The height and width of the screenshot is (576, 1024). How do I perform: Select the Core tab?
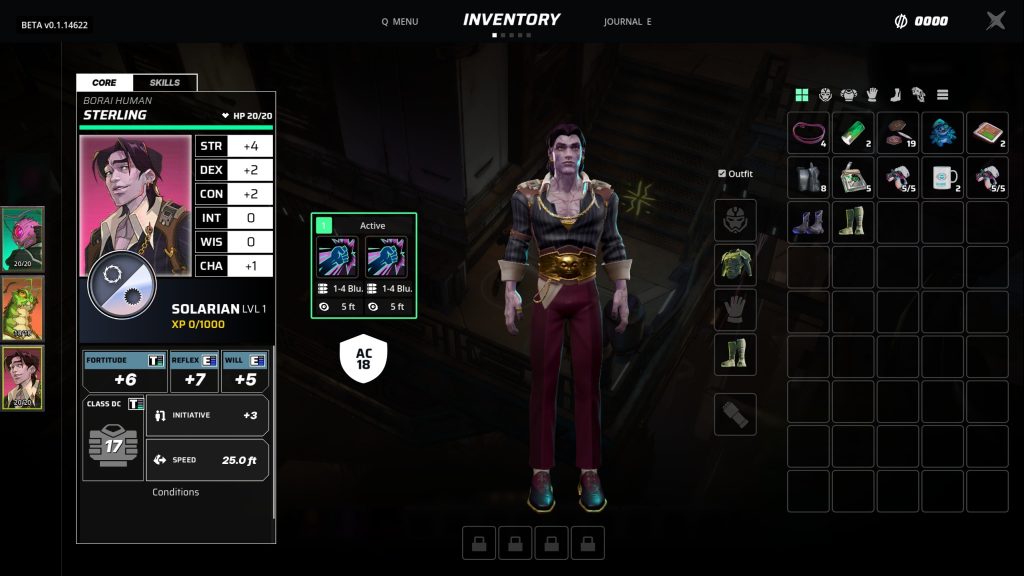pyautogui.click(x=104, y=83)
